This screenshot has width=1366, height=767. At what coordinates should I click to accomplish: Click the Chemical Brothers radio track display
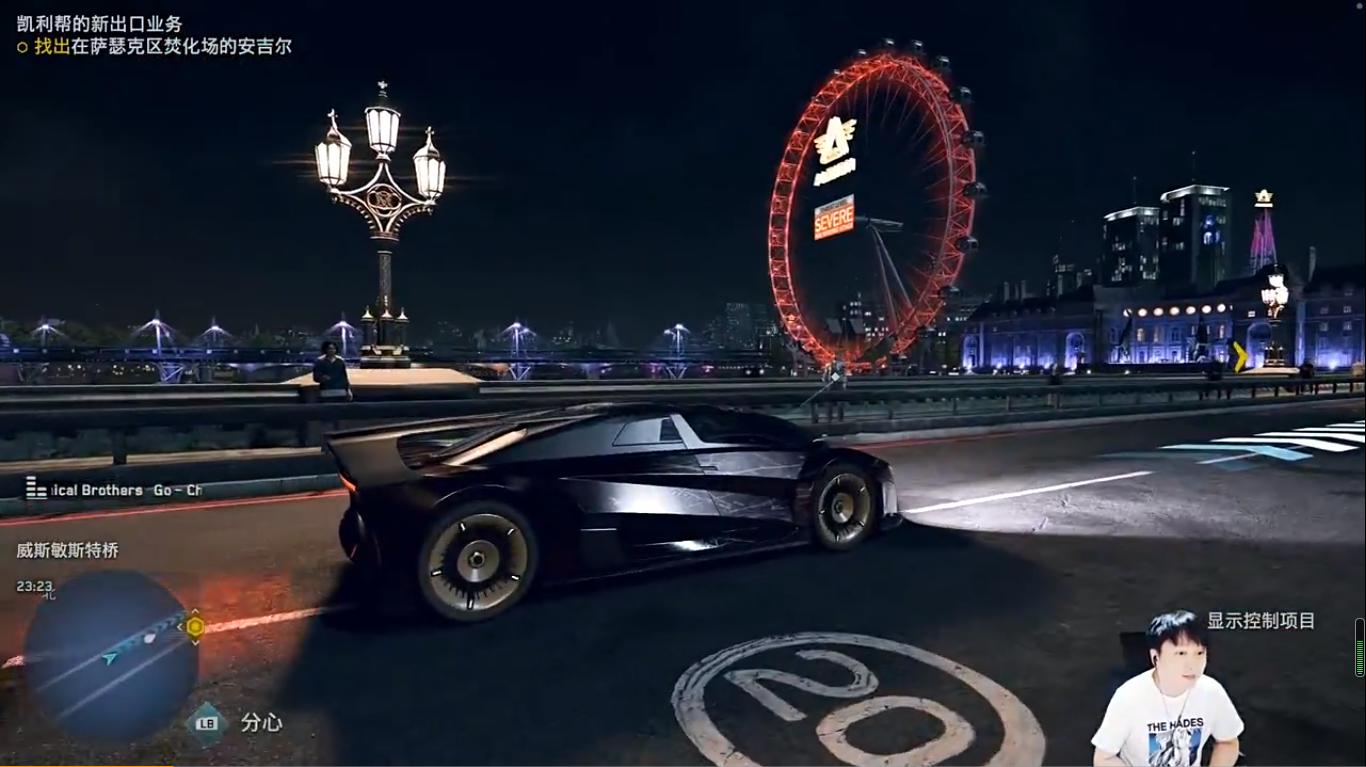click(x=113, y=490)
